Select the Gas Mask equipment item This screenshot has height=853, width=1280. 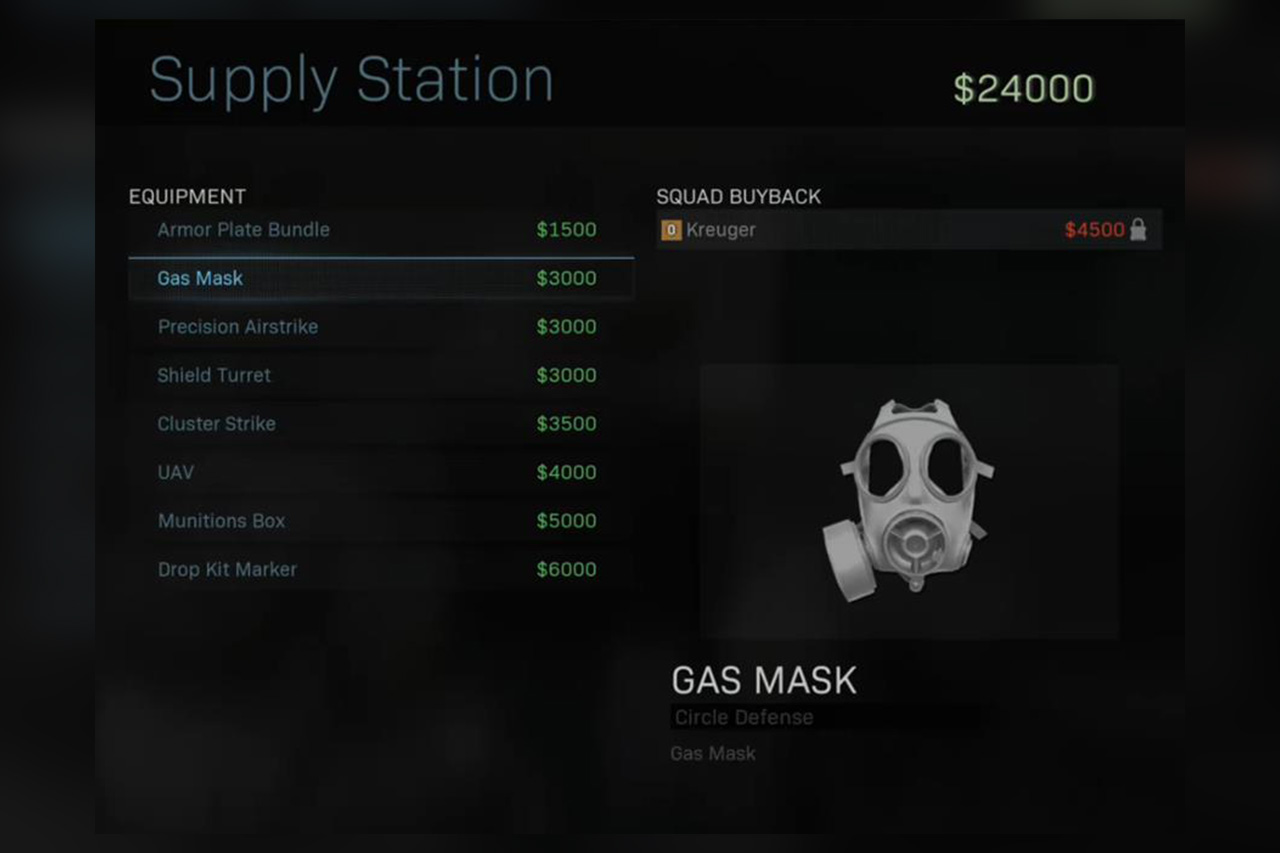(x=200, y=278)
